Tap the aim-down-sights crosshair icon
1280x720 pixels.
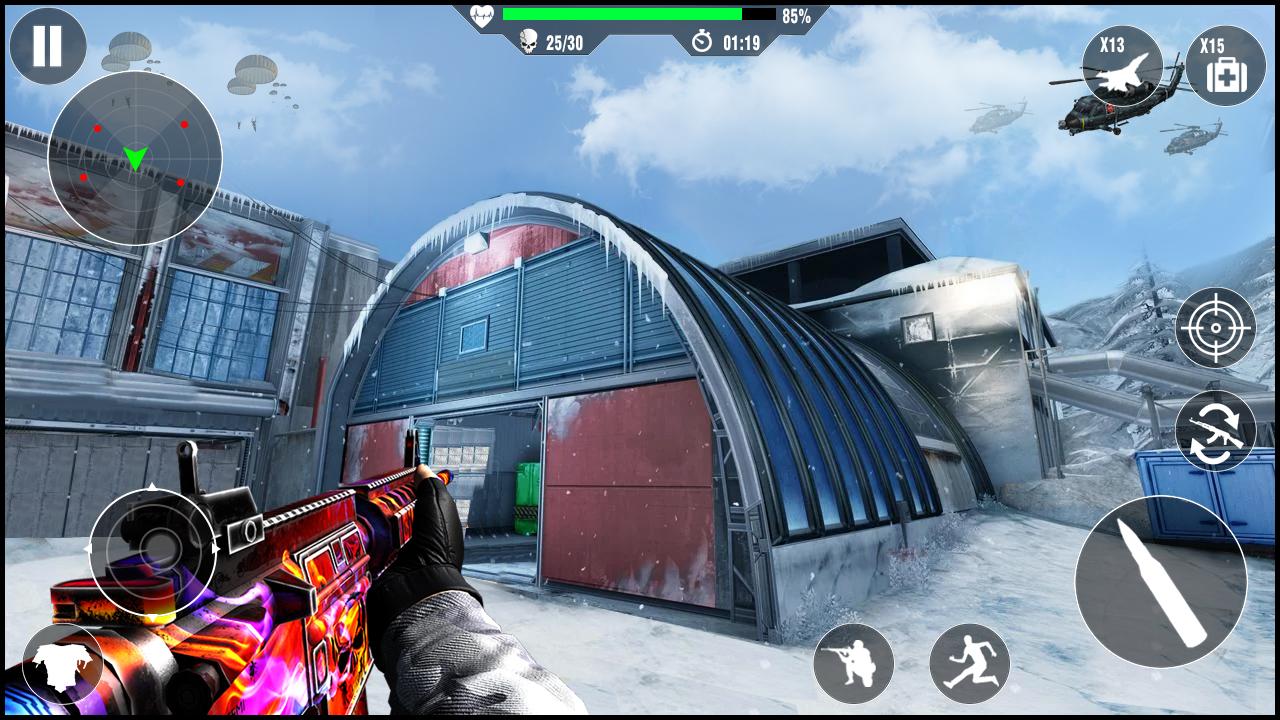pyautogui.click(x=1216, y=328)
